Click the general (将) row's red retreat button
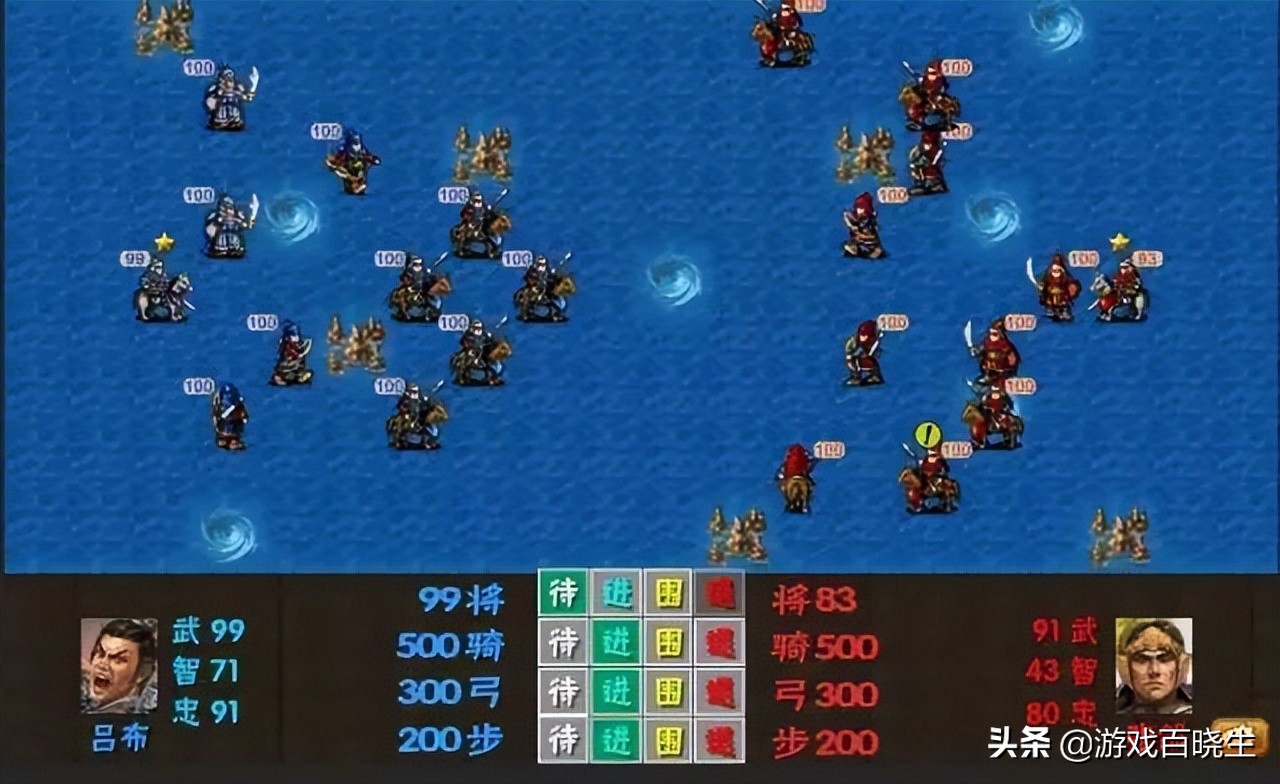 [x=720, y=592]
